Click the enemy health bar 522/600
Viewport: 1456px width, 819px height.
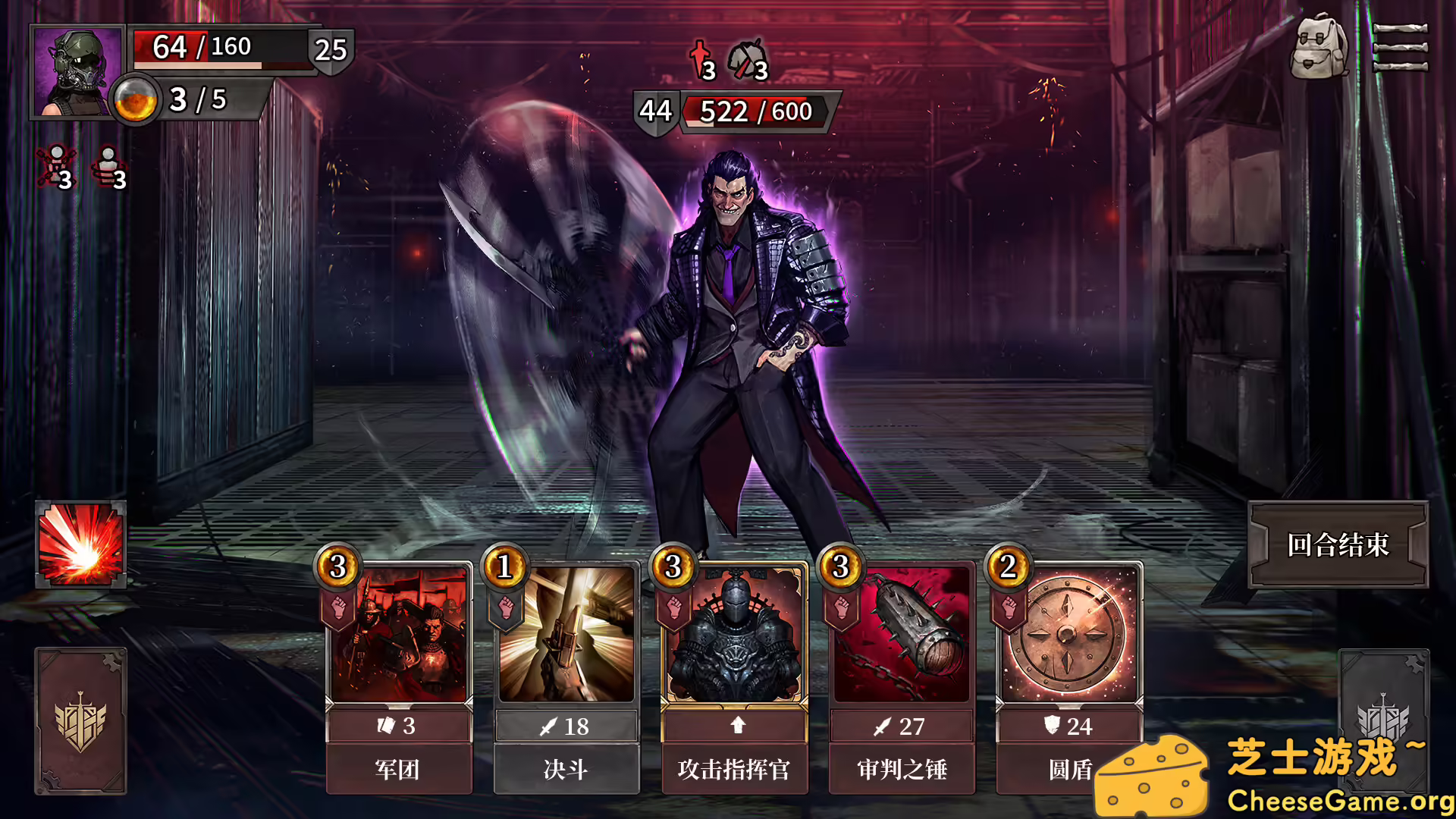tap(755, 112)
